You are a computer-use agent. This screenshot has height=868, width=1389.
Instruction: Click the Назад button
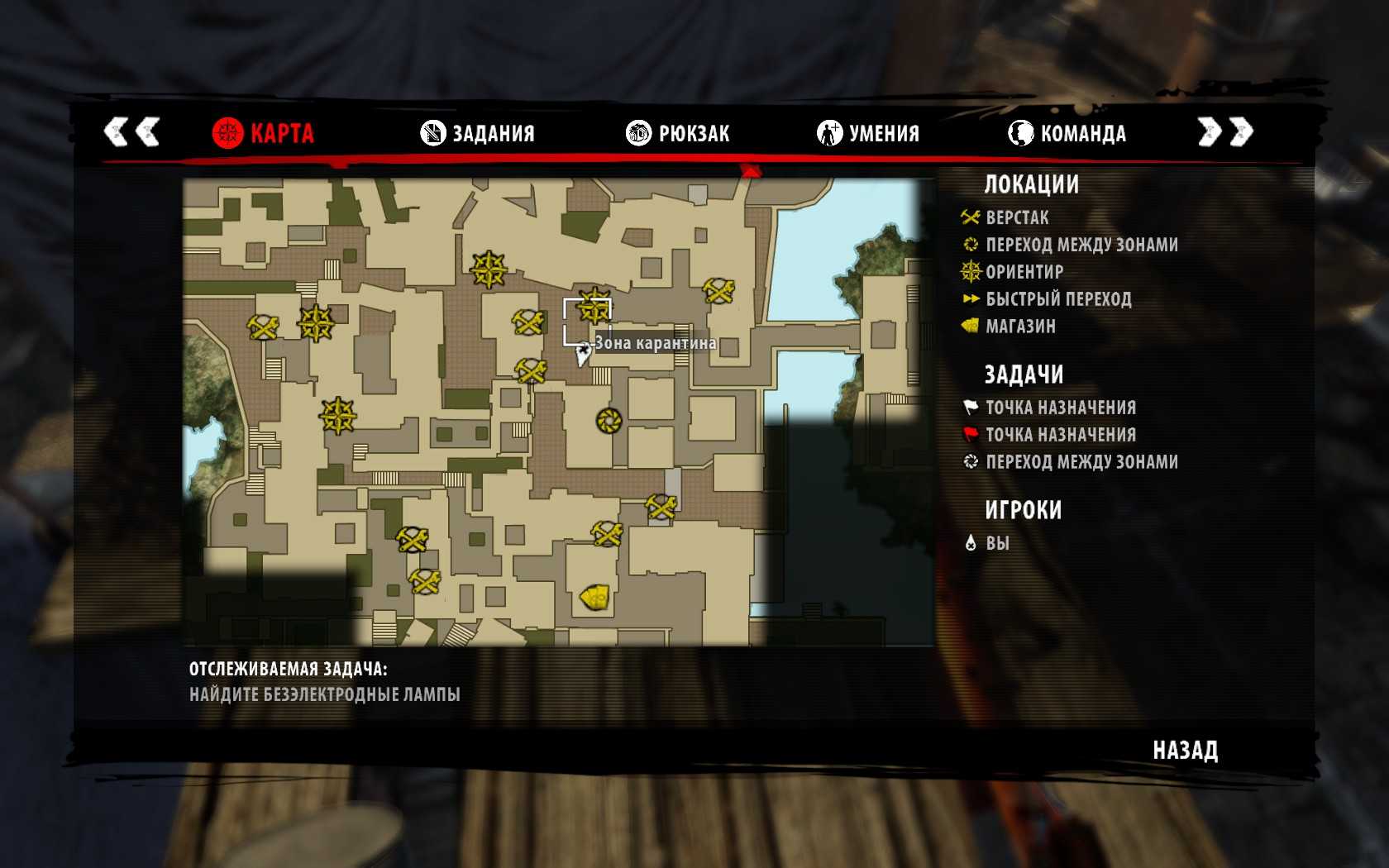1185,751
